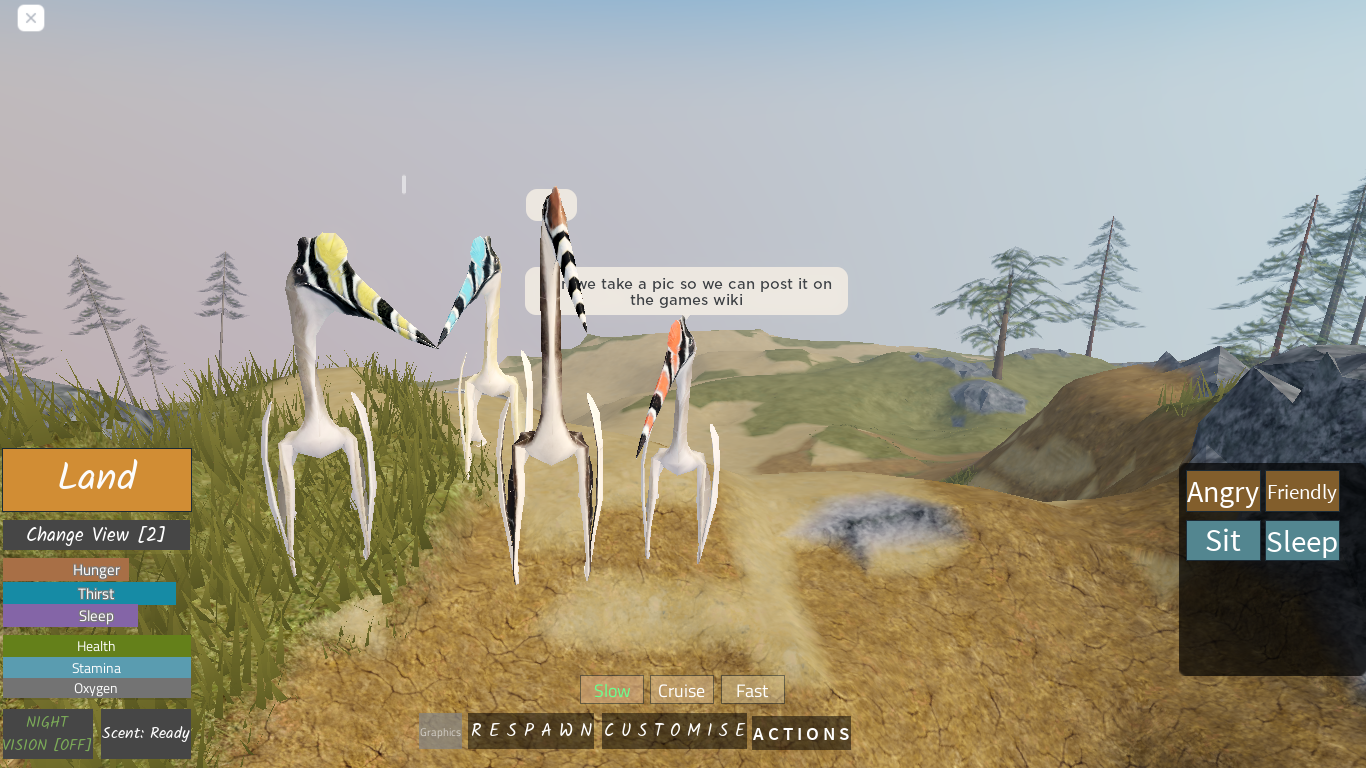
Task: Toggle Night Vision on
Action: click(x=48, y=734)
